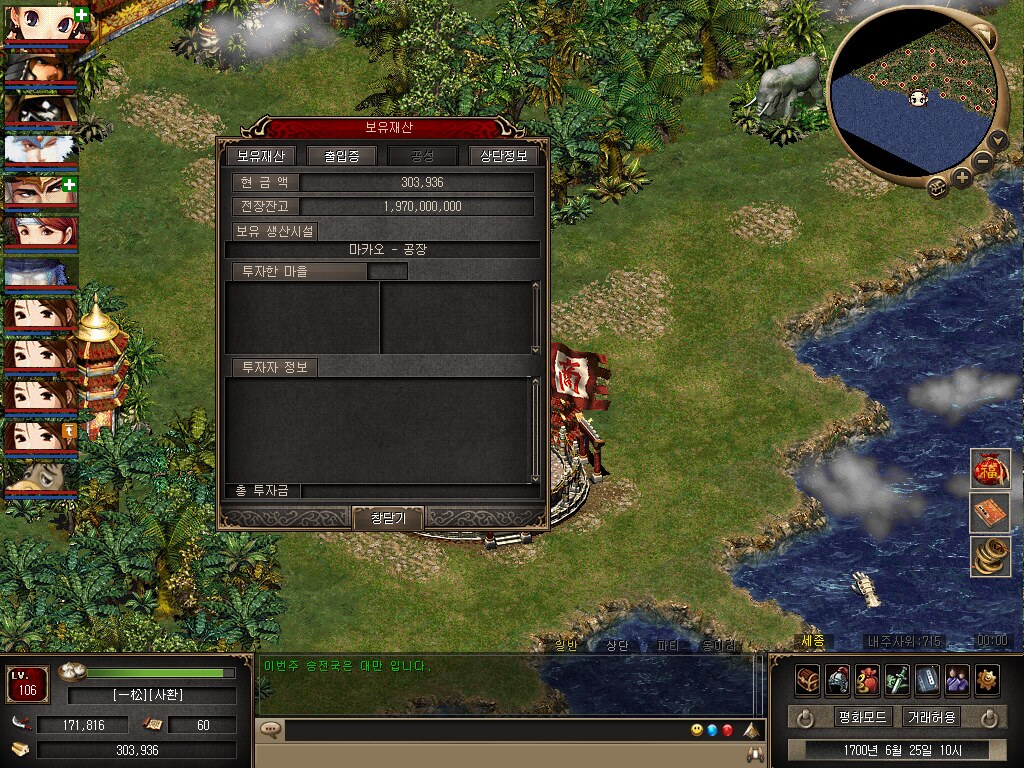Open the gear settings icon
1024x768 pixels.
point(987,680)
